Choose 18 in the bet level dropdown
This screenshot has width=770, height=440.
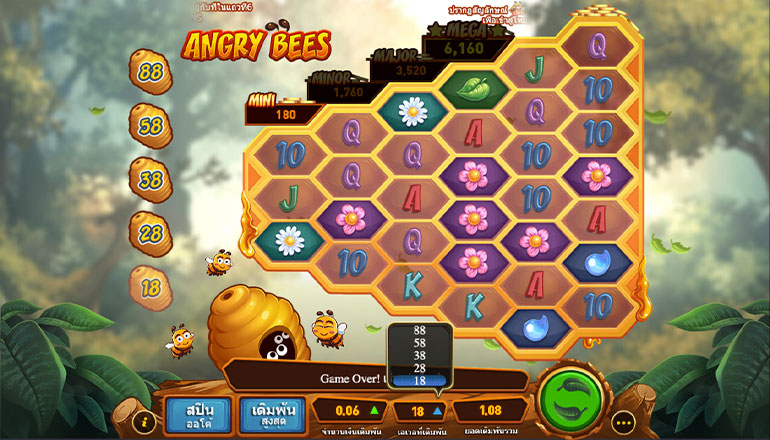pyautogui.click(x=419, y=380)
